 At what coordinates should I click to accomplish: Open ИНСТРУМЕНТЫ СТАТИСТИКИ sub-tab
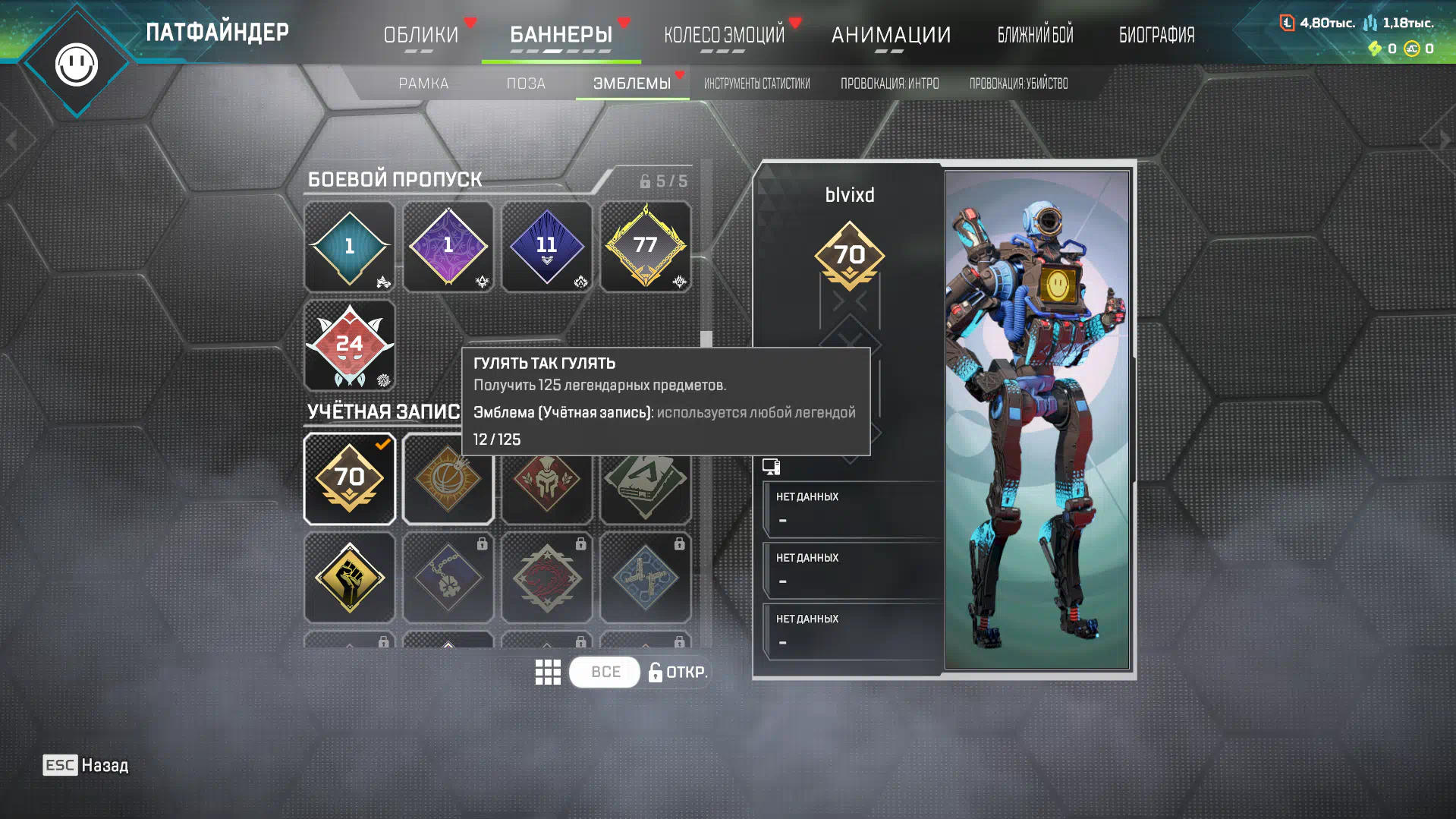756,83
